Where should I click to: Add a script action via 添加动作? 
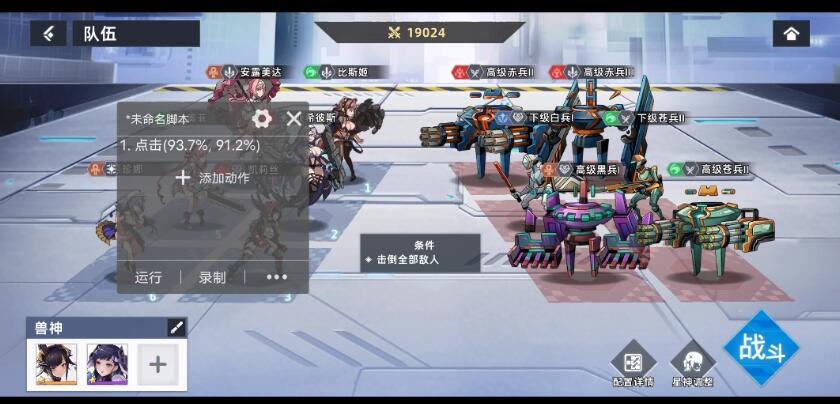click(212, 178)
